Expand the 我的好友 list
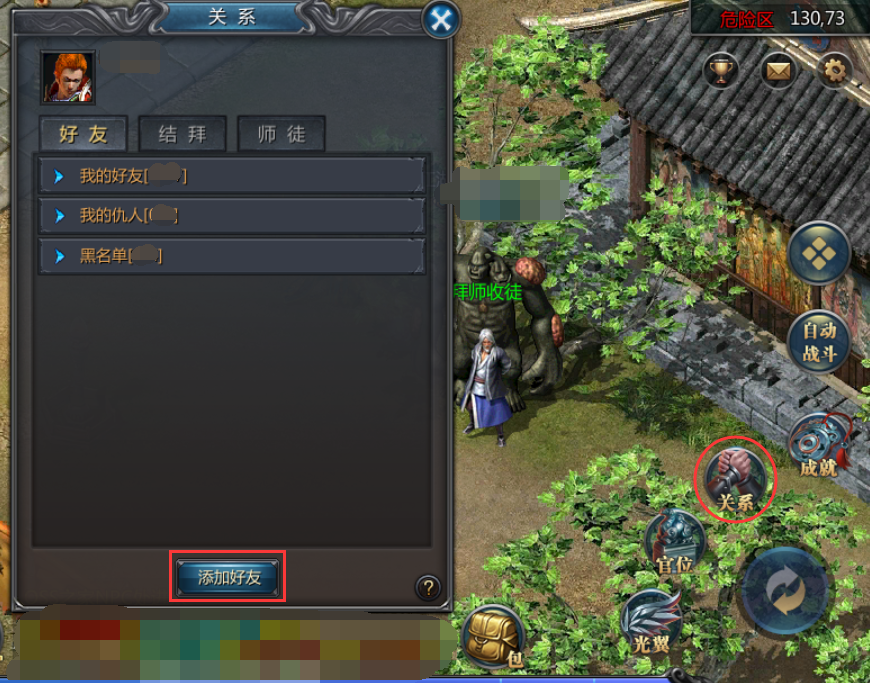Viewport: 870px width, 683px height. coord(232,176)
